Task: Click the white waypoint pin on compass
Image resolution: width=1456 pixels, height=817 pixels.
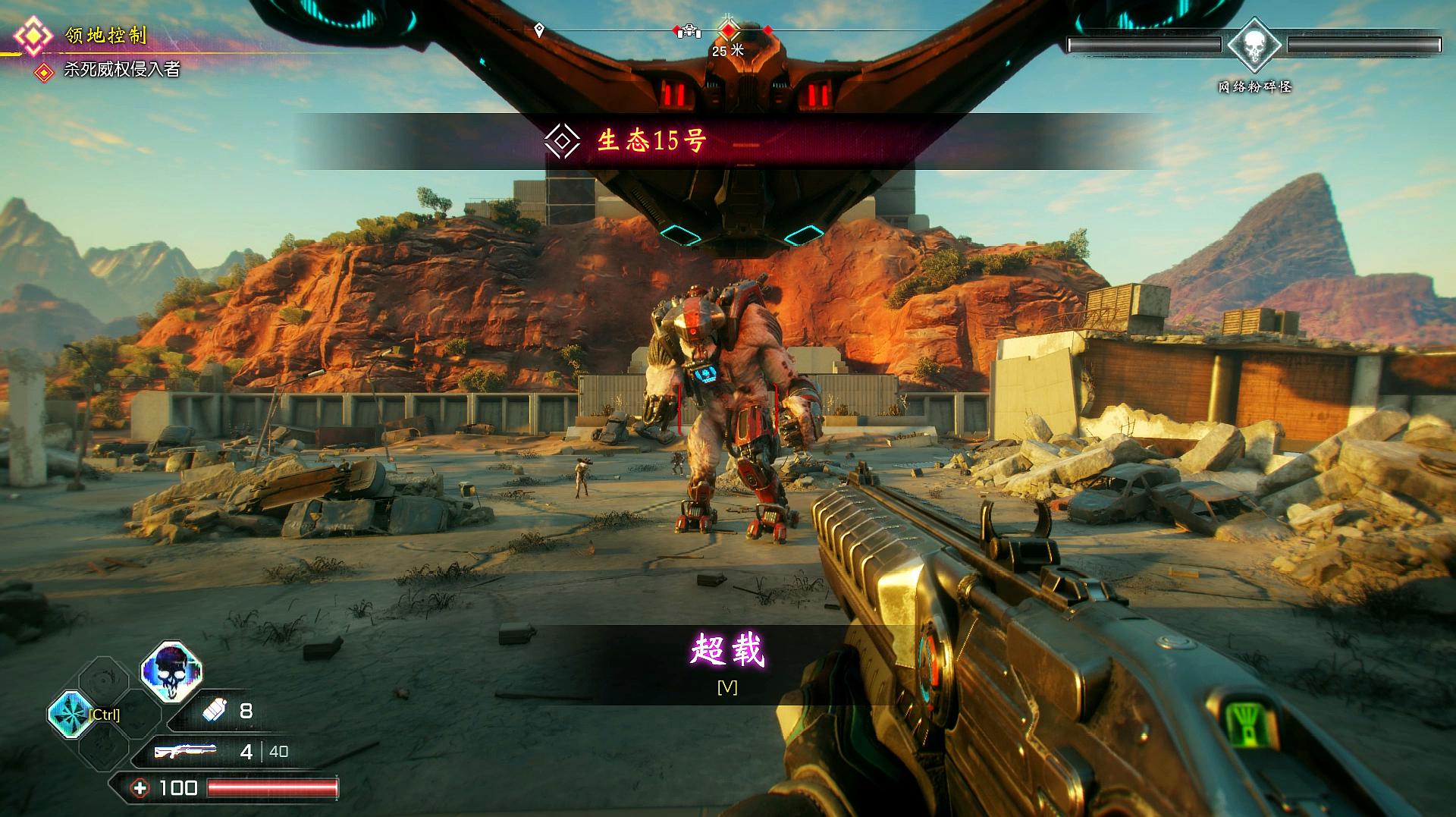Action: tap(539, 30)
